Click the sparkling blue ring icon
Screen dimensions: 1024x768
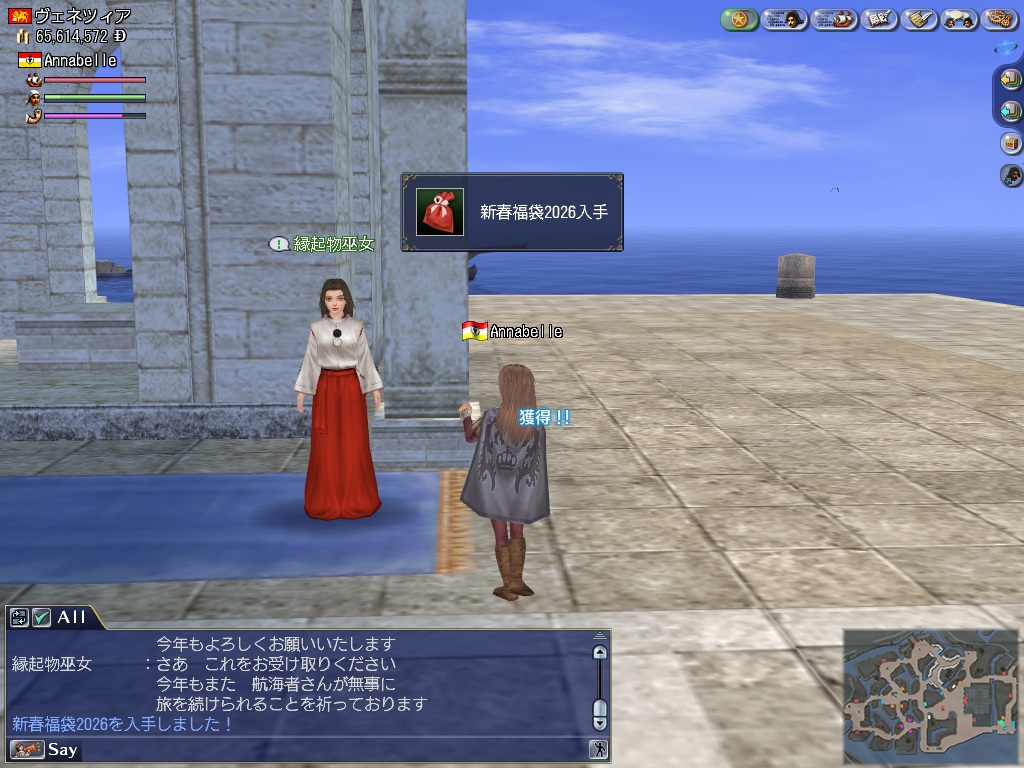tap(1005, 47)
